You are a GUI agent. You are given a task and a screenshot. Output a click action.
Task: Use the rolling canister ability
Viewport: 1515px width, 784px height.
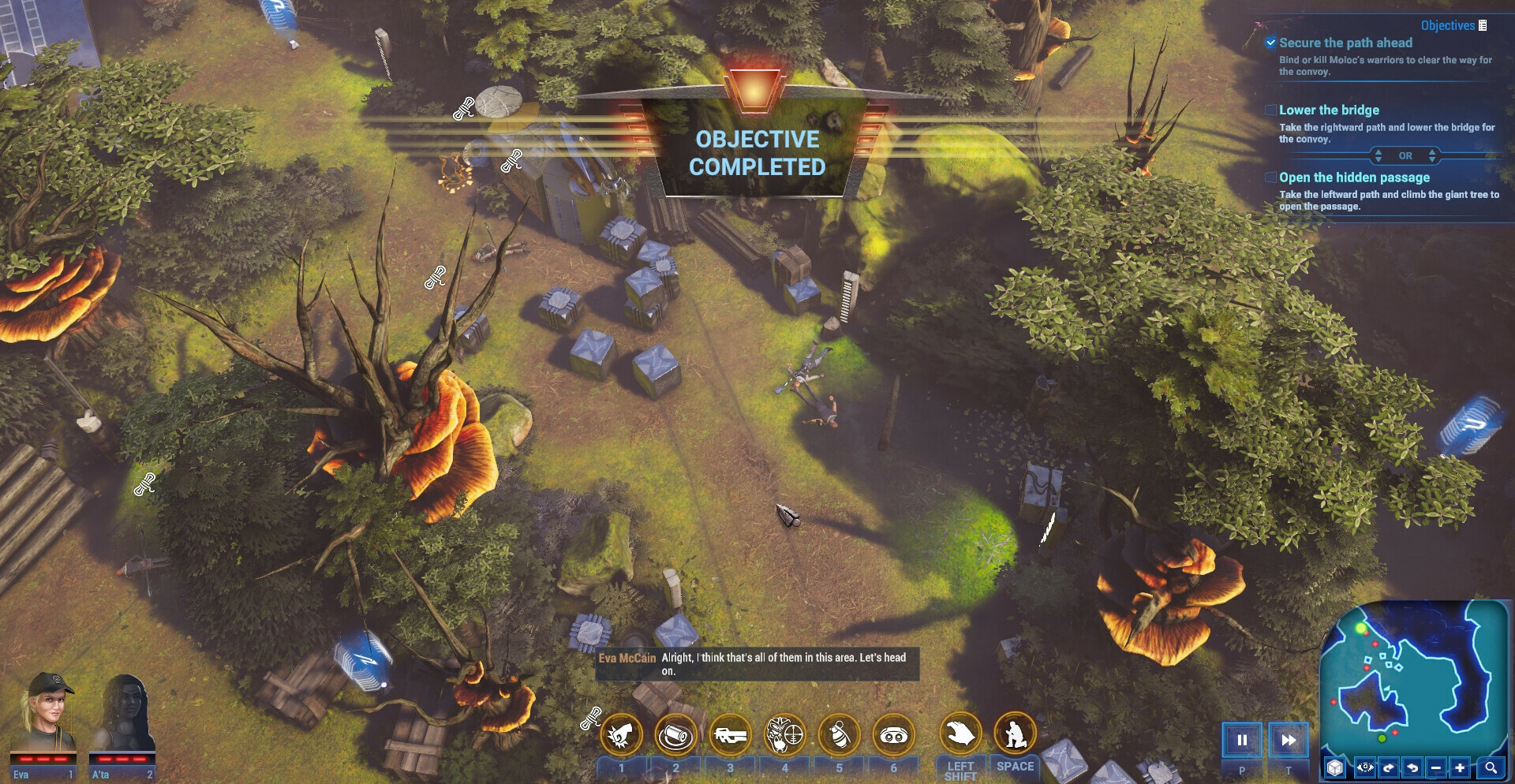(x=675, y=735)
